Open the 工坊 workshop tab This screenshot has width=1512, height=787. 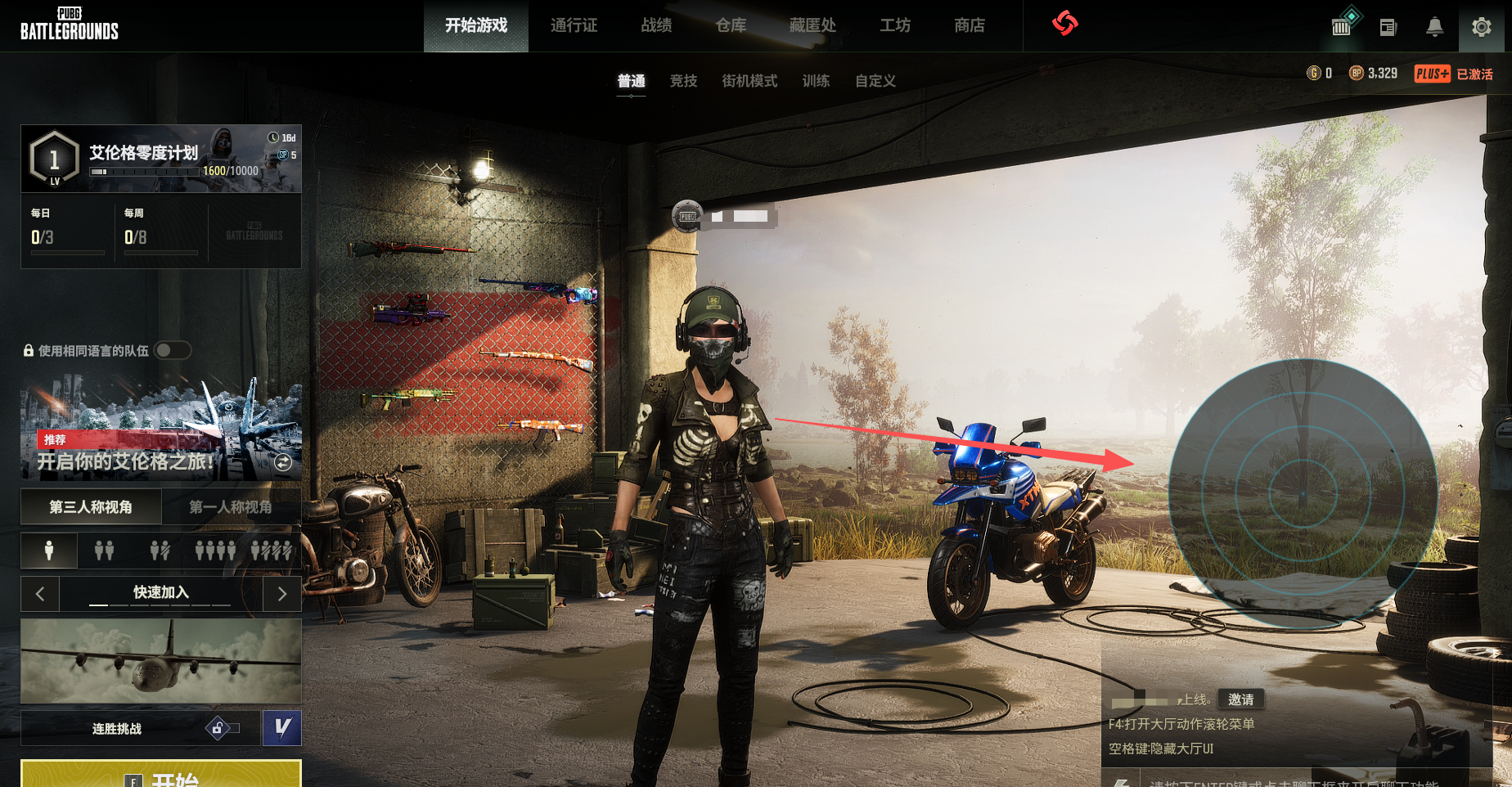[894, 25]
